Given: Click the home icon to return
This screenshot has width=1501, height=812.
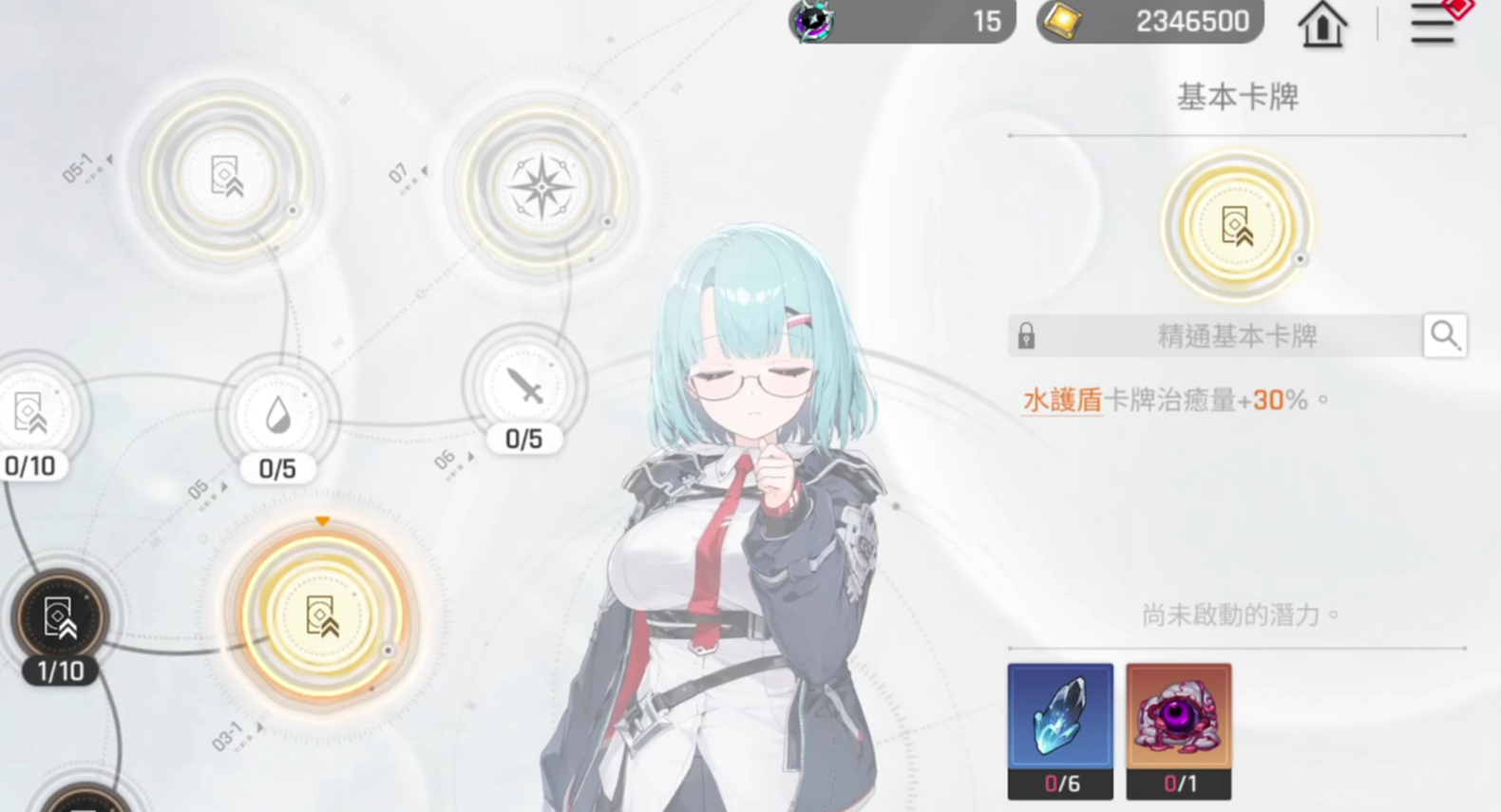Looking at the screenshot, I should point(1322,24).
